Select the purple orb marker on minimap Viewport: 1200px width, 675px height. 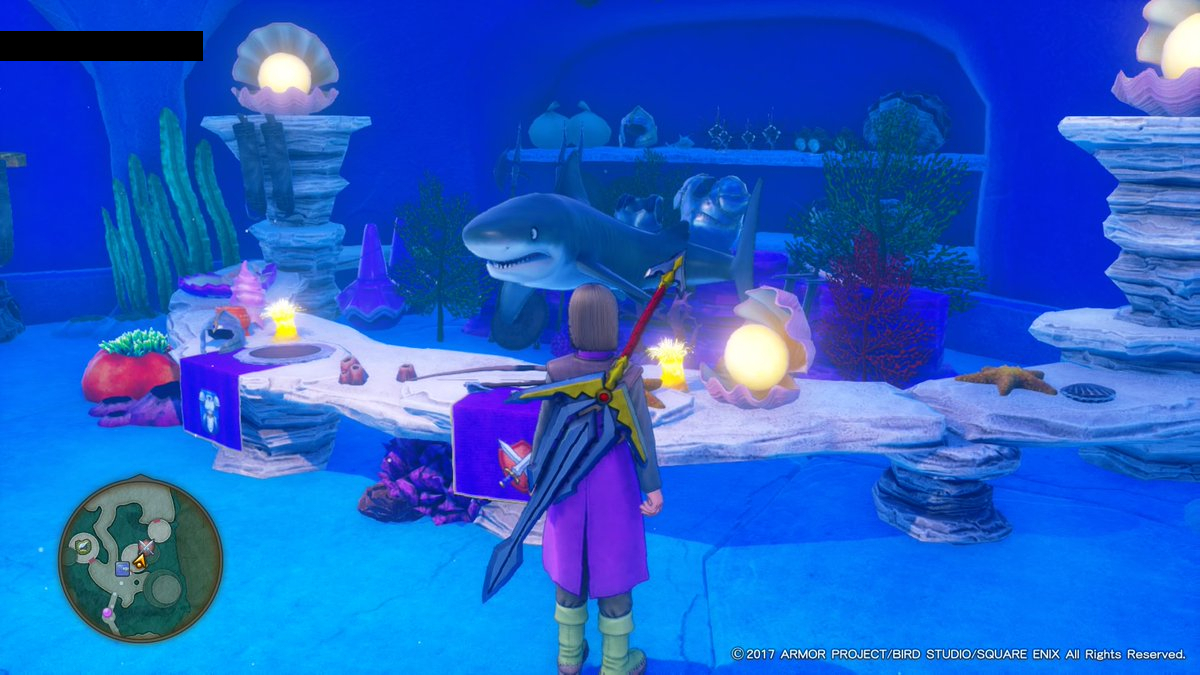pyautogui.click(x=108, y=611)
